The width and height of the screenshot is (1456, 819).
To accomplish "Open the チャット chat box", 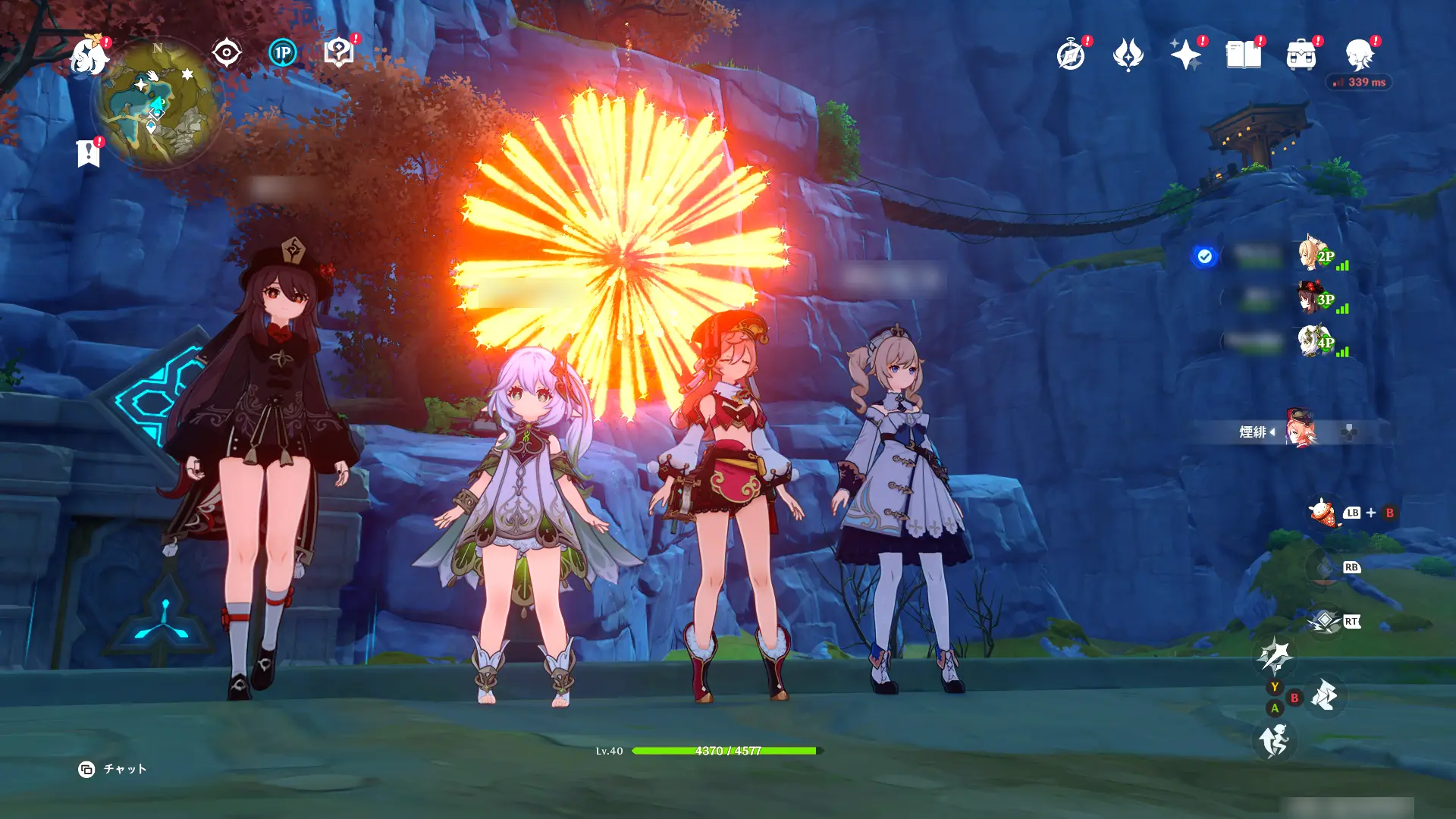I will click(x=114, y=770).
